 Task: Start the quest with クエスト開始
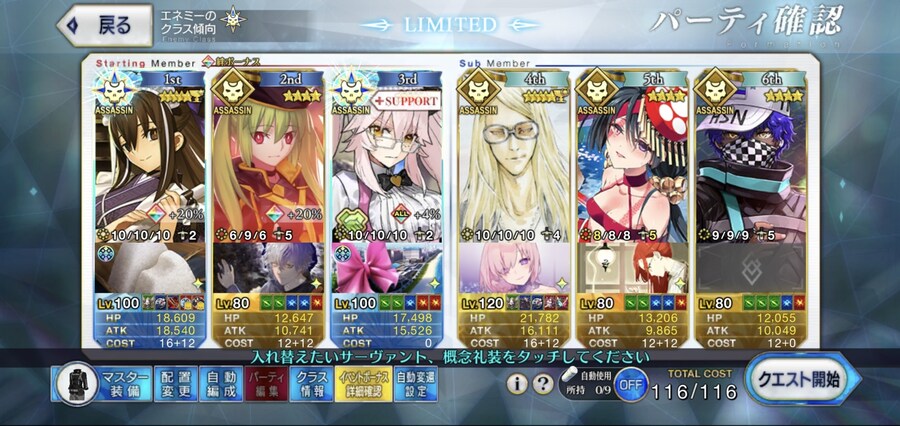point(797,380)
